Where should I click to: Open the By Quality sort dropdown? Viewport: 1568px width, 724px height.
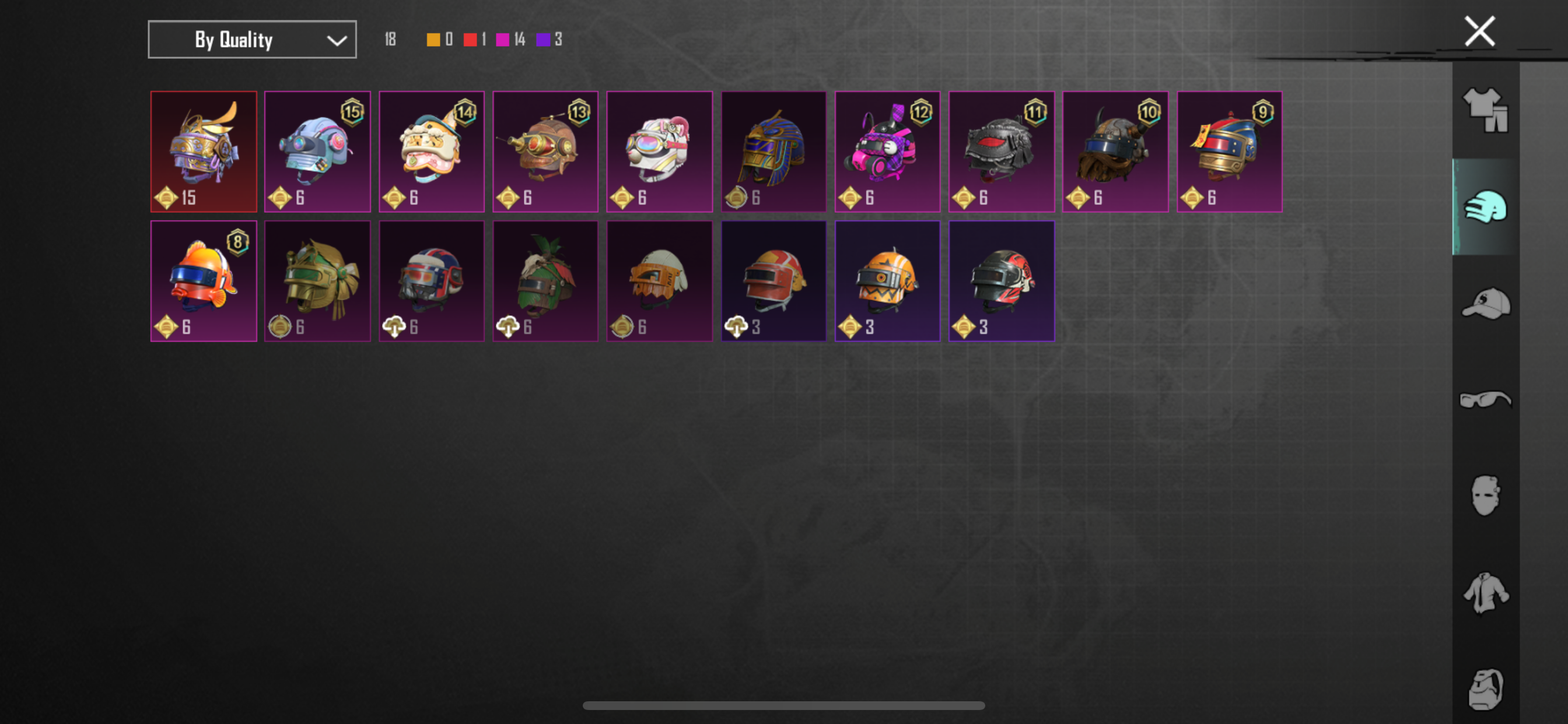click(252, 40)
